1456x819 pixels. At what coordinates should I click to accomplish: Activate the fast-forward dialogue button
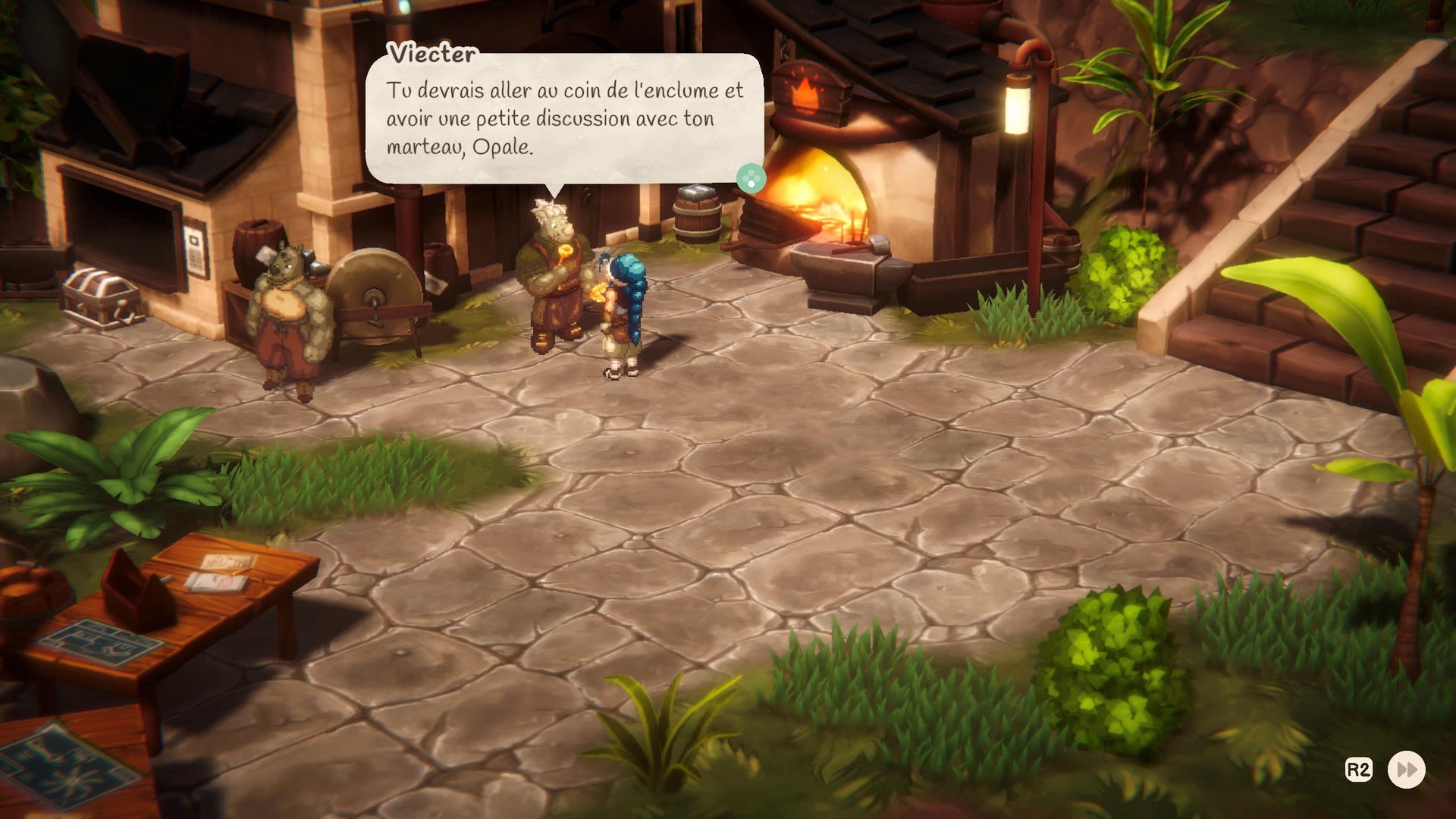coord(1406,770)
